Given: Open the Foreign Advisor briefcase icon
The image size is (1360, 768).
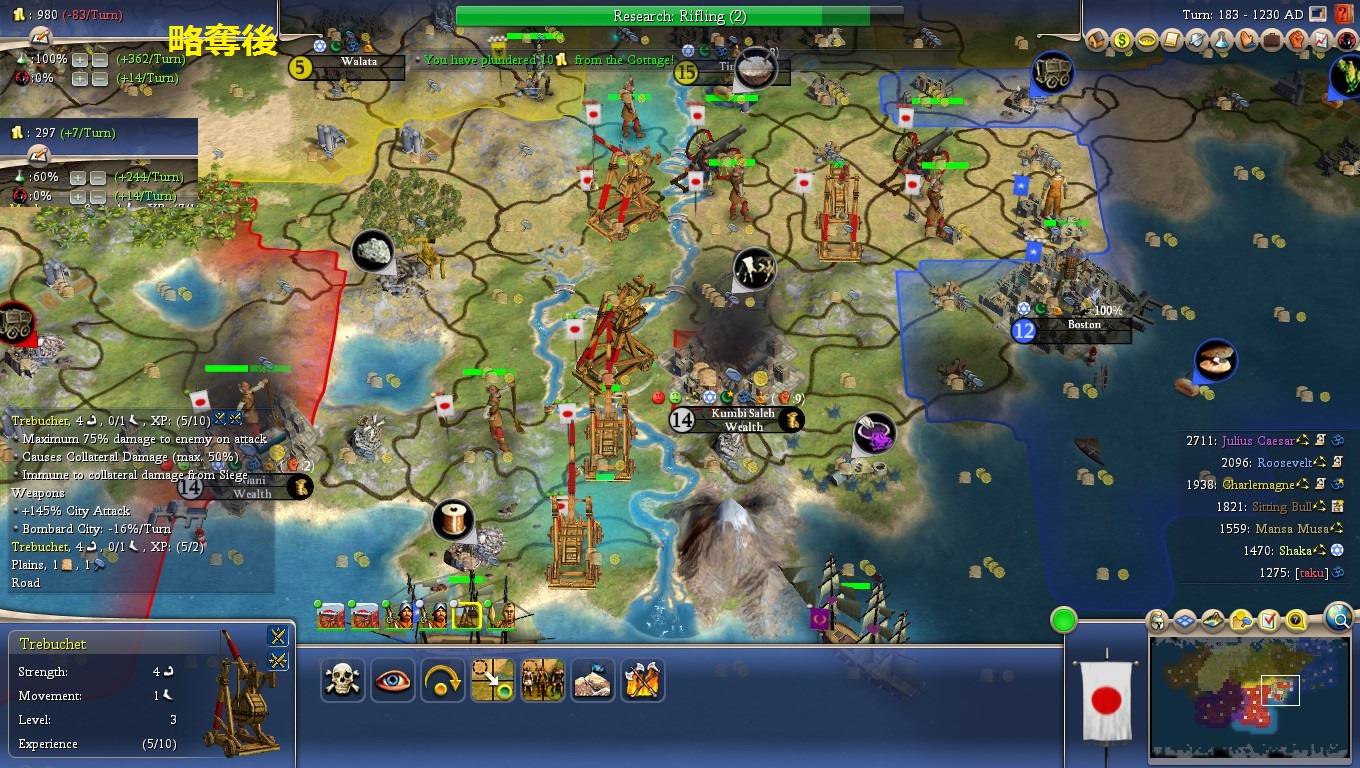Looking at the screenshot, I should click(1271, 41).
